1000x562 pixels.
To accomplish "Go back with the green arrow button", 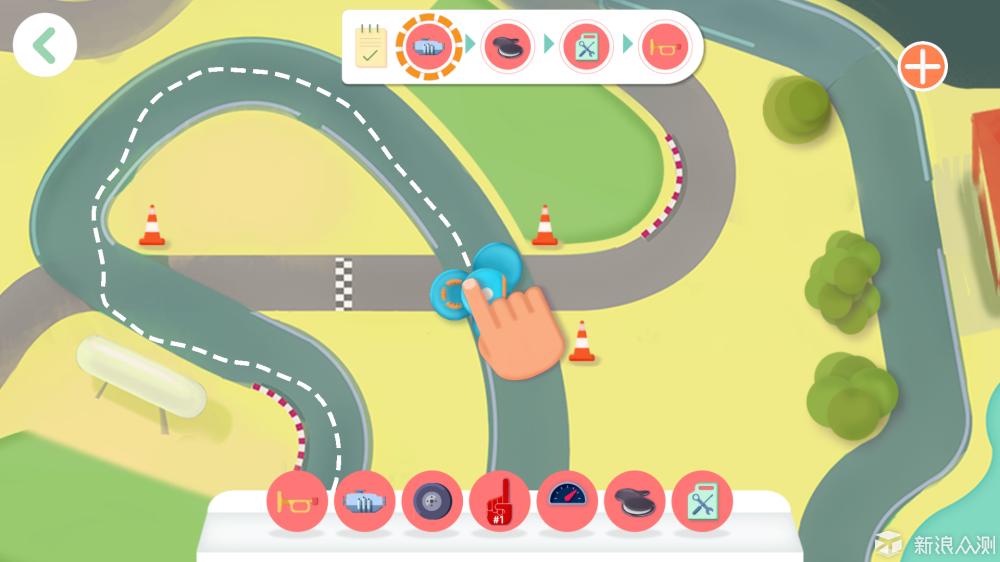I will click(x=45, y=46).
